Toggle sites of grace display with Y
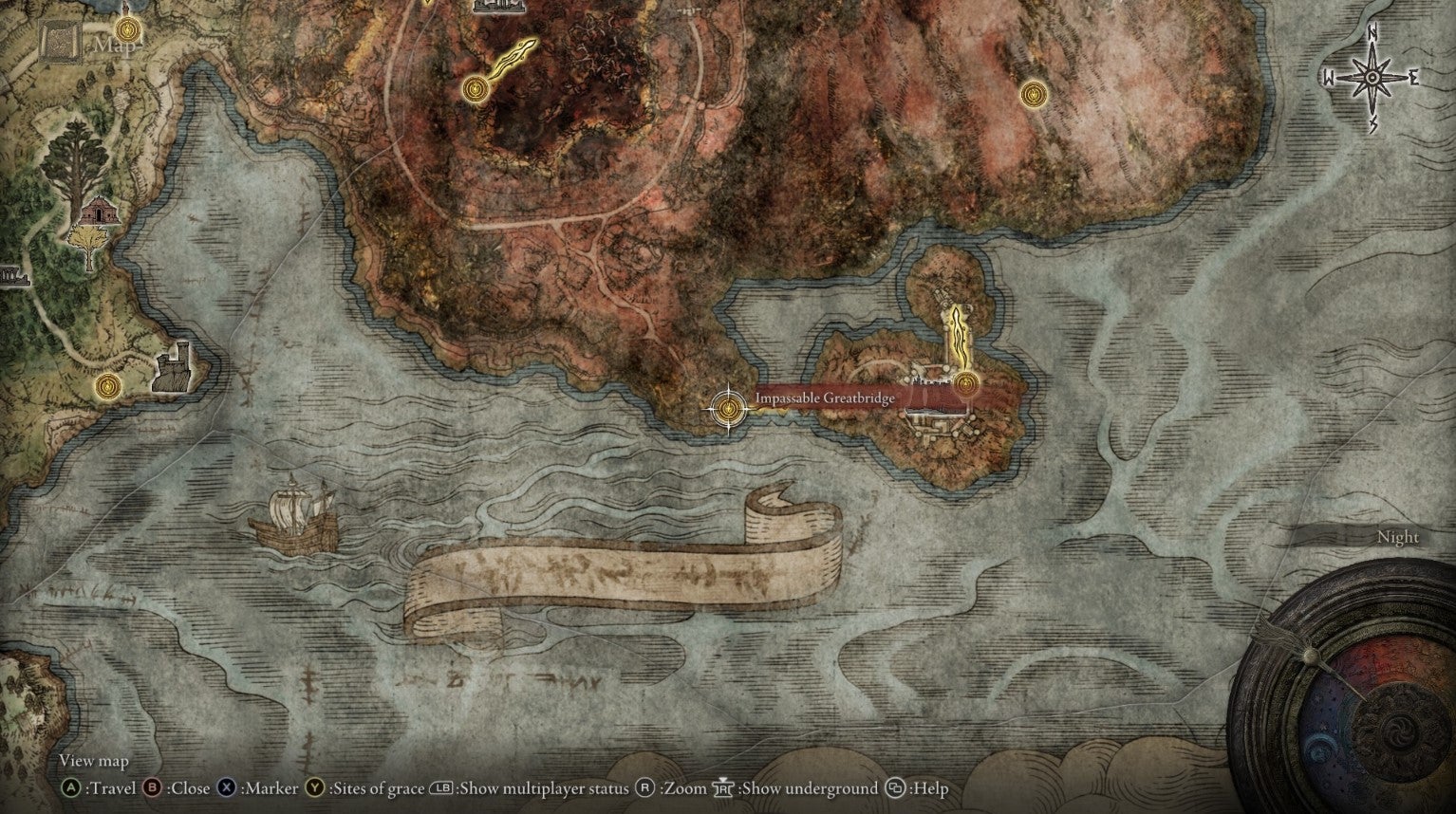The width and height of the screenshot is (1456, 814). click(313, 788)
